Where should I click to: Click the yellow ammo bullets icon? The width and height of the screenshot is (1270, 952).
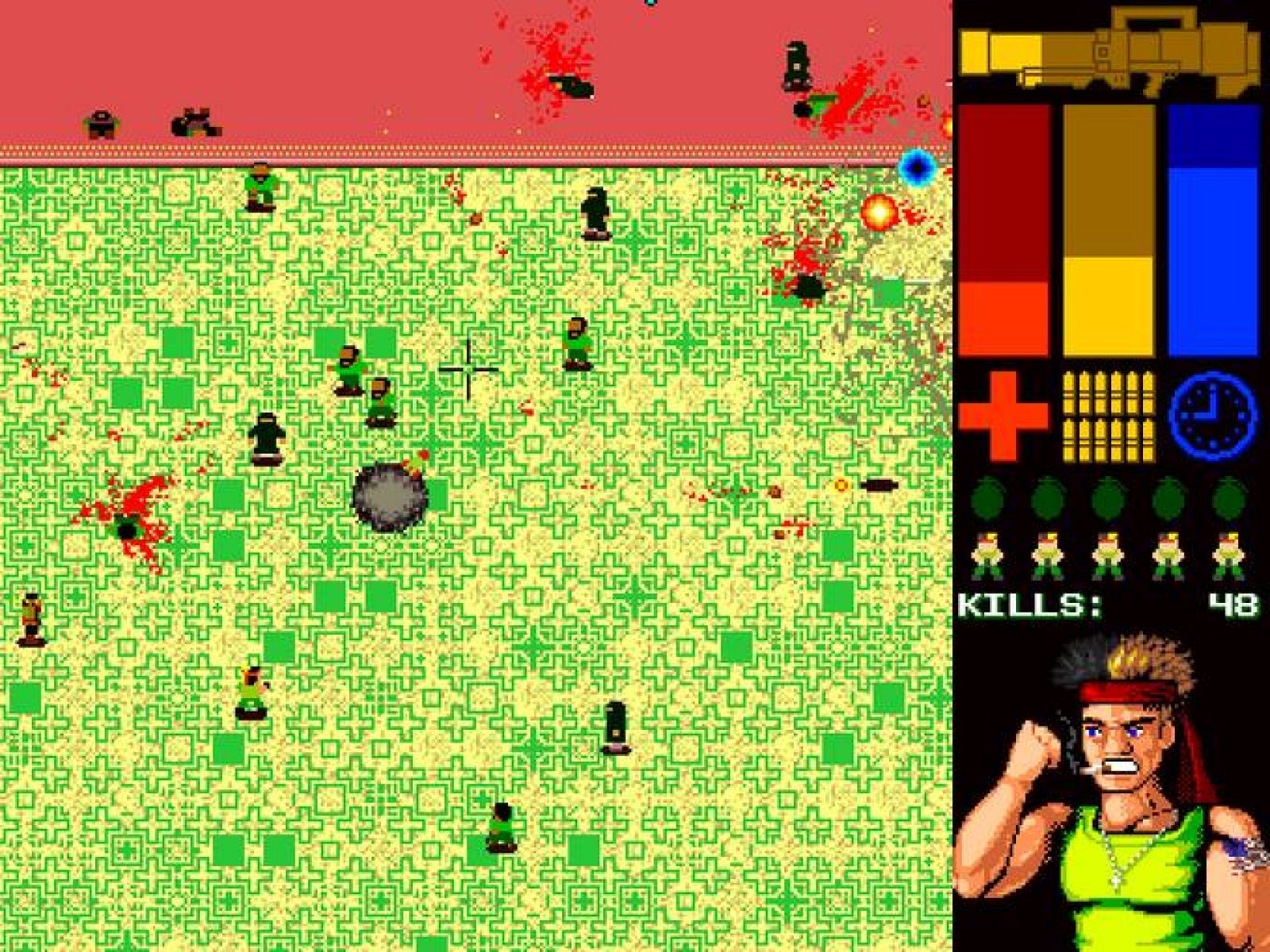1109,416
